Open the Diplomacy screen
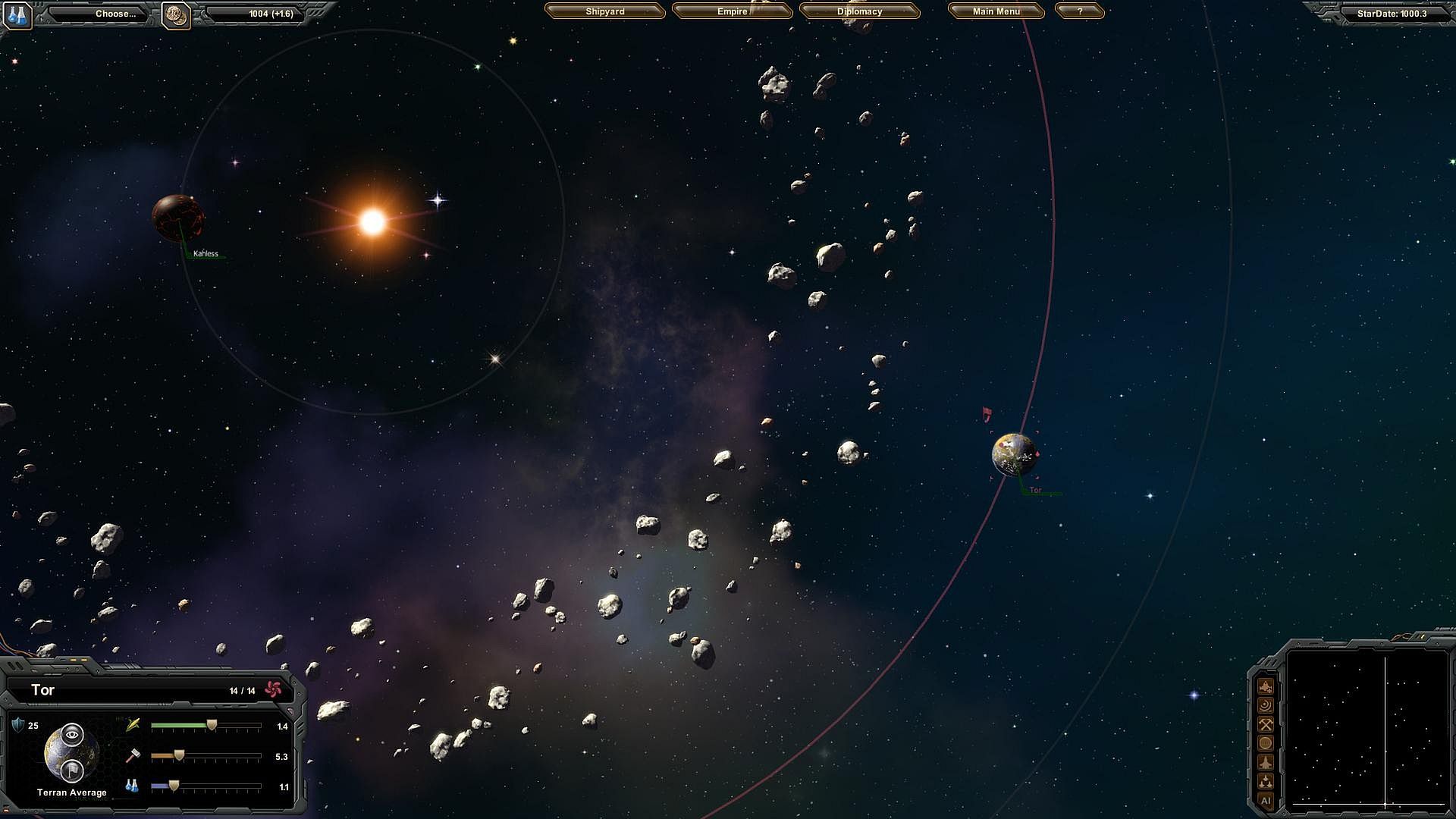 859,11
